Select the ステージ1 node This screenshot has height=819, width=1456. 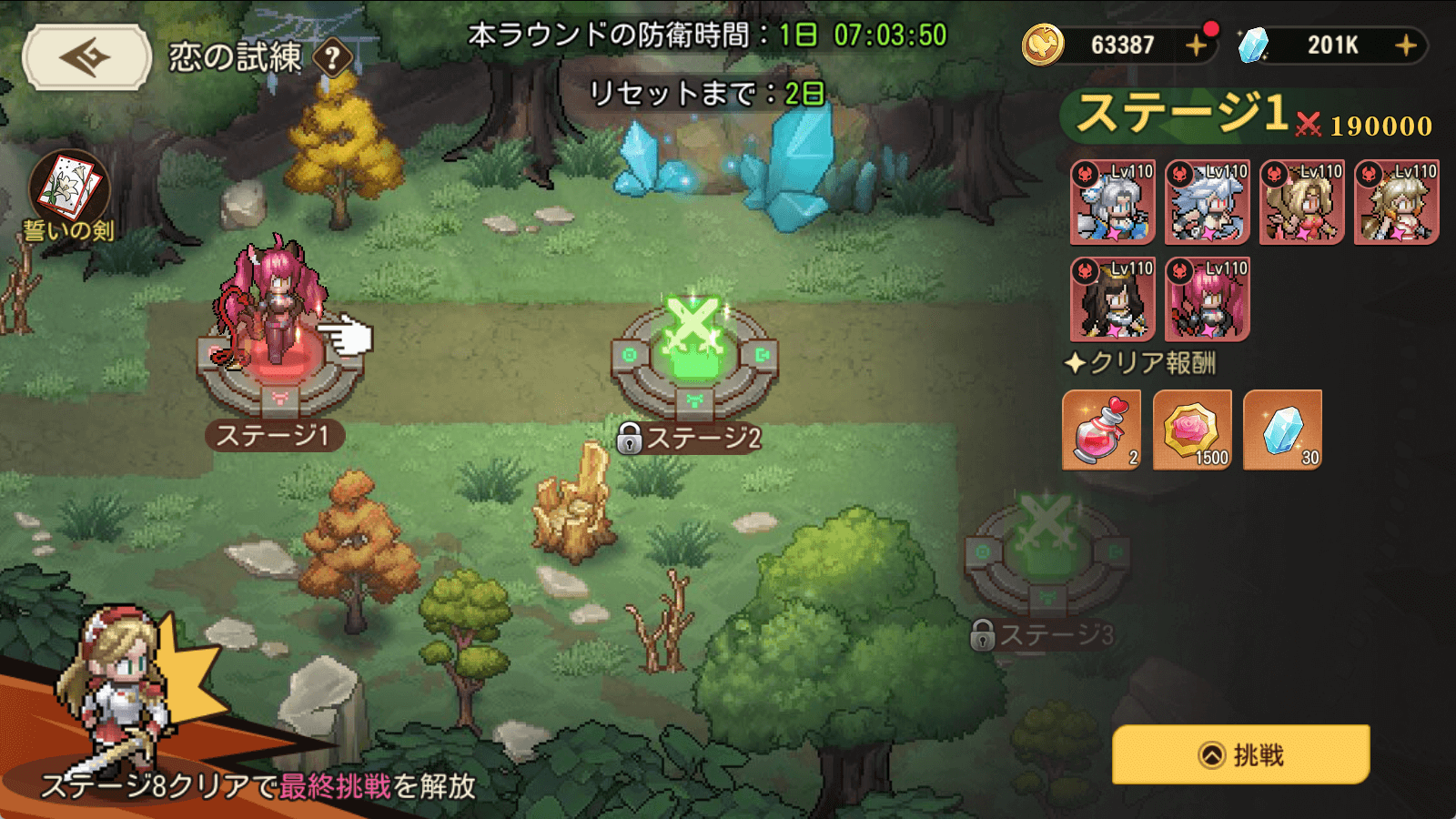279,364
